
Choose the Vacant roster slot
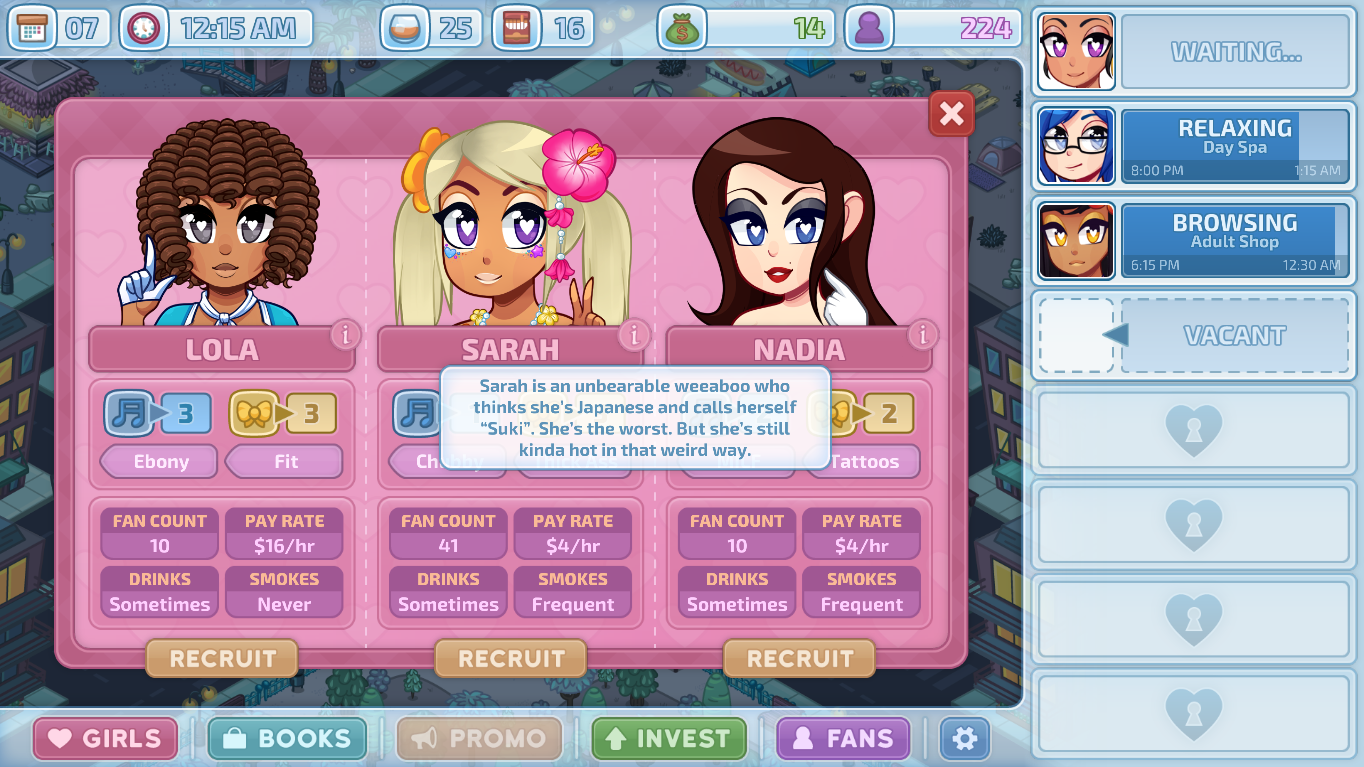click(x=1192, y=336)
